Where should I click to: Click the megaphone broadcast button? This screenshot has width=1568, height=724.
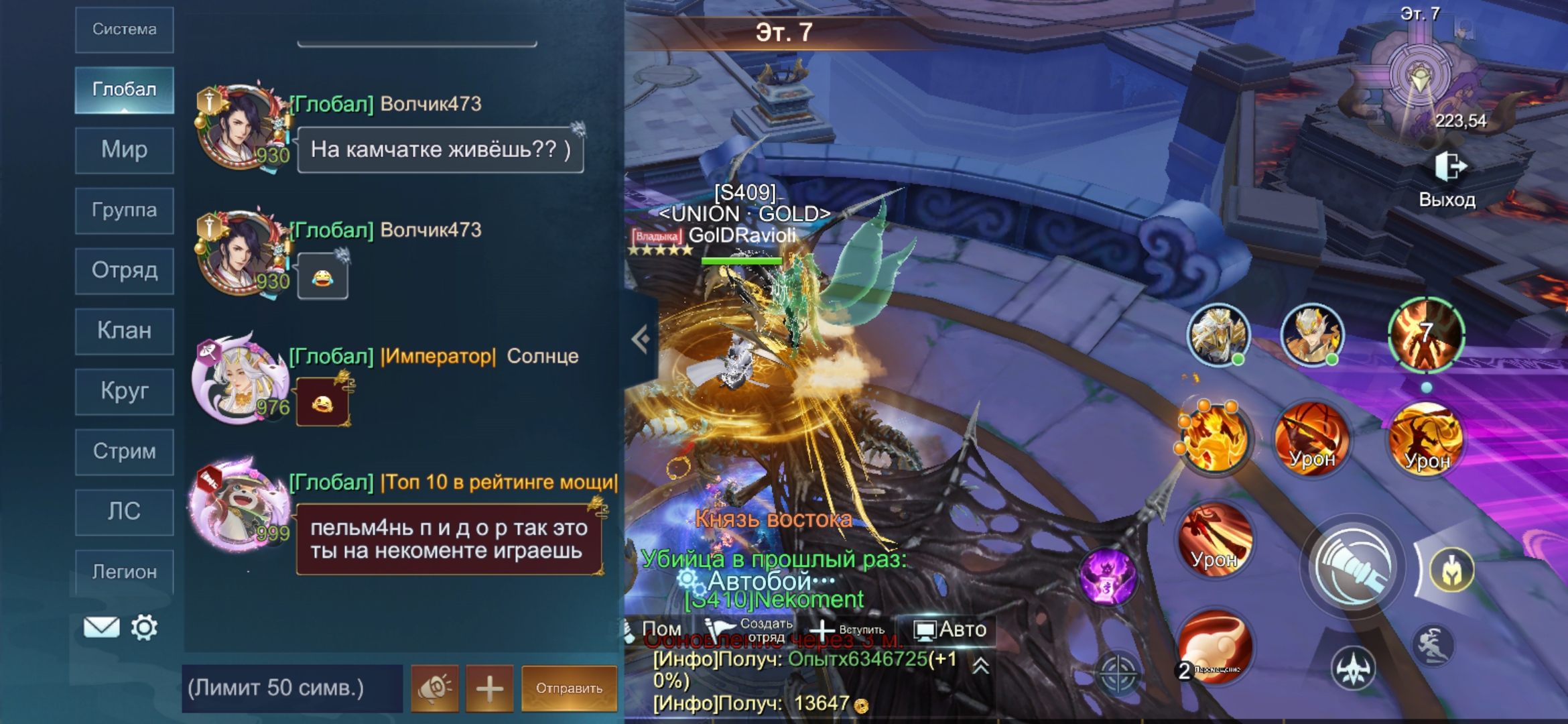pyautogui.click(x=435, y=688)
